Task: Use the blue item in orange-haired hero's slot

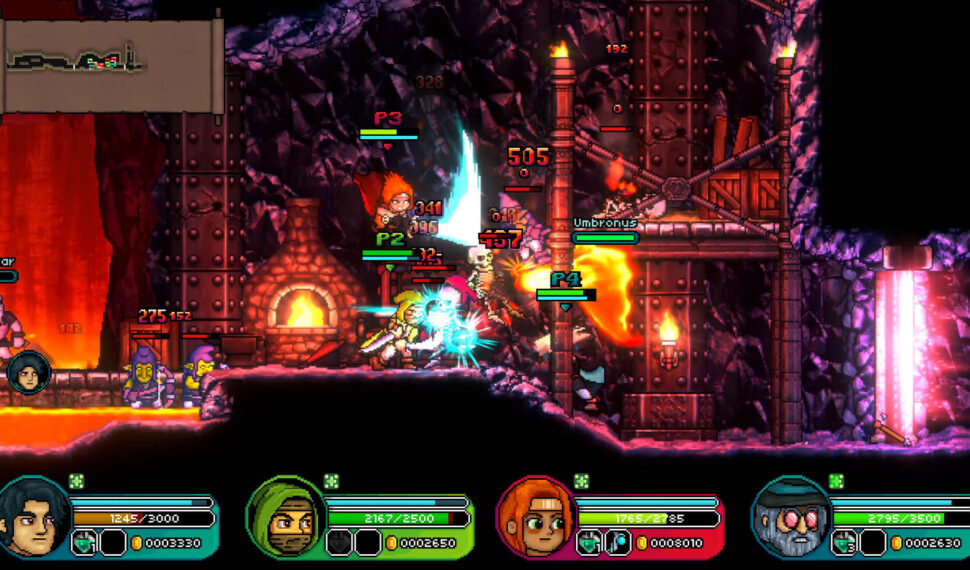Action: coord(617,543)
